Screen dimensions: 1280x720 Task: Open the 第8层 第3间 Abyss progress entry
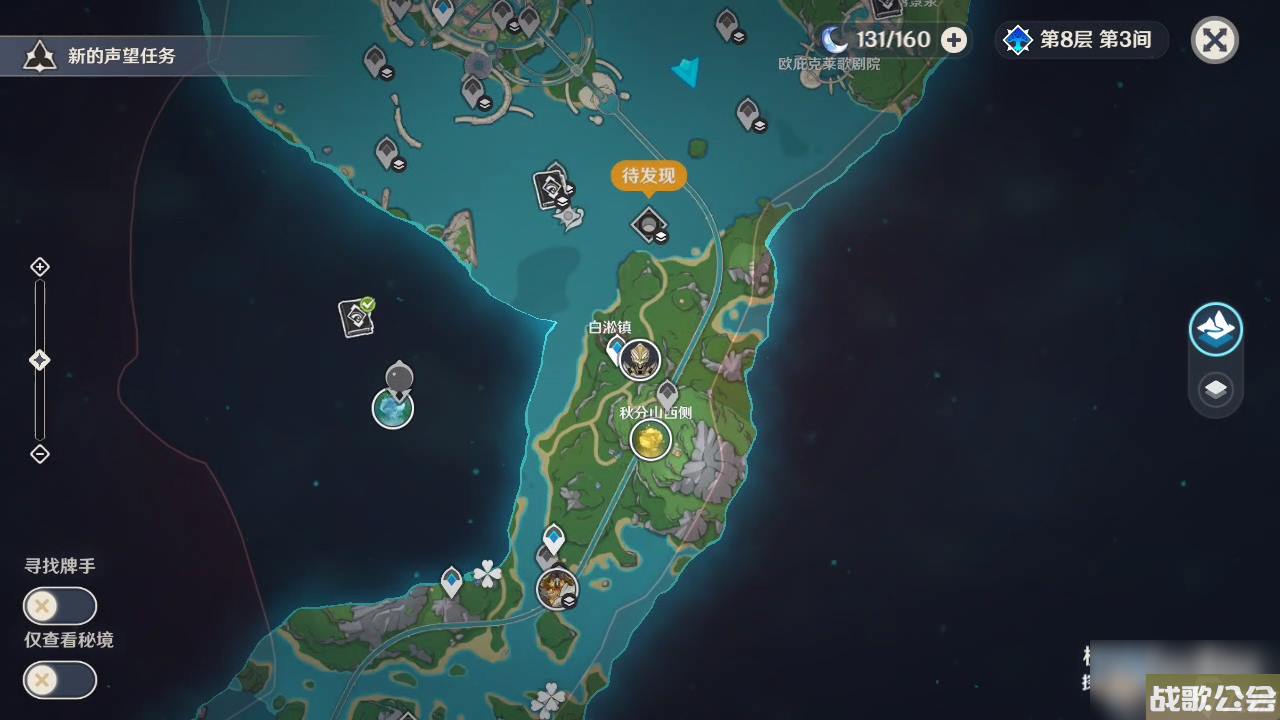1095,40
